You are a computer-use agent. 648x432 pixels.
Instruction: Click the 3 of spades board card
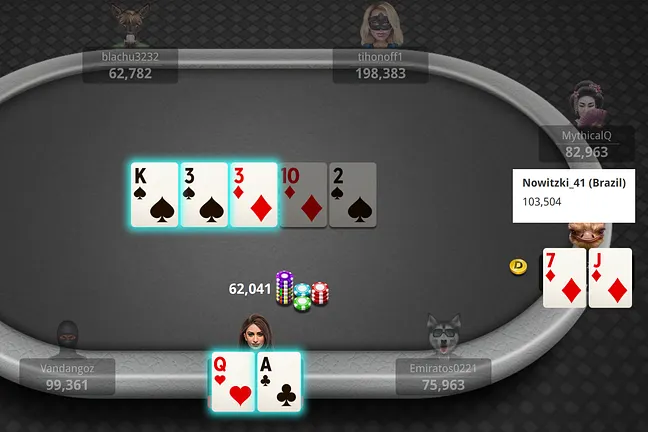click(x=204, y=195)
